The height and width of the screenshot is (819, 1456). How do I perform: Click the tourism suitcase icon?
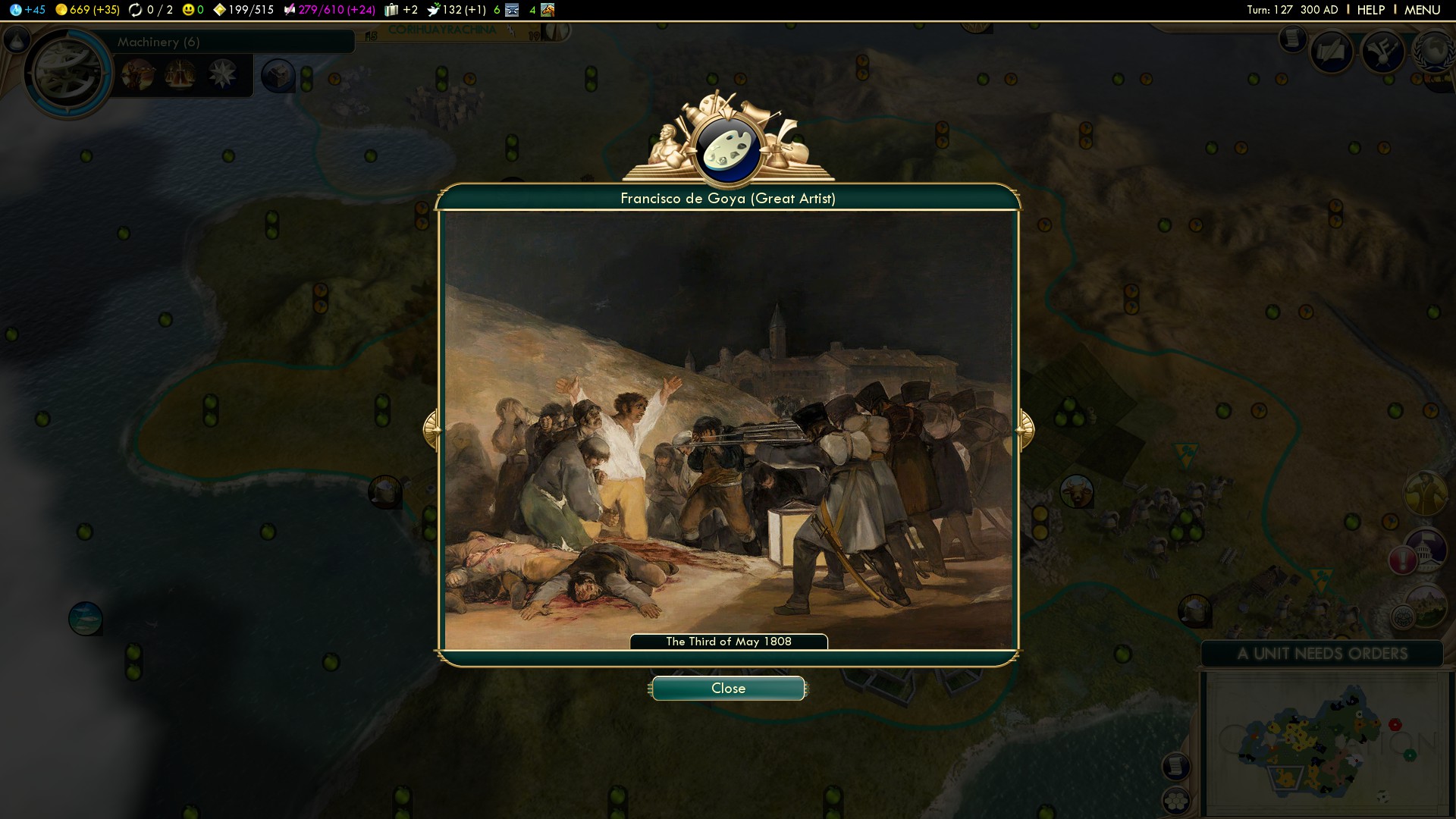391,10
